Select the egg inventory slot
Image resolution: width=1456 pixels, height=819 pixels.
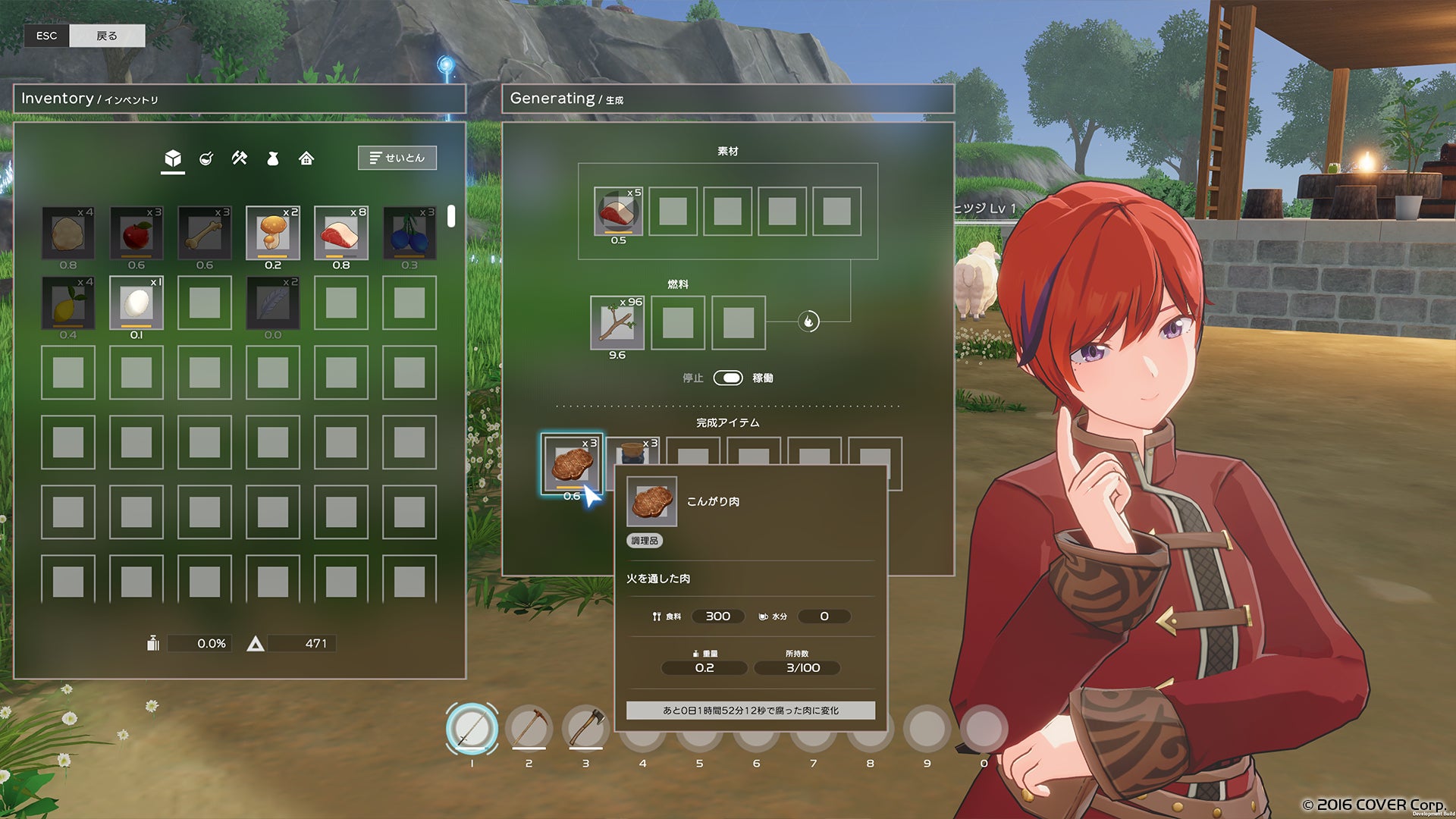(x=136, y=303)
